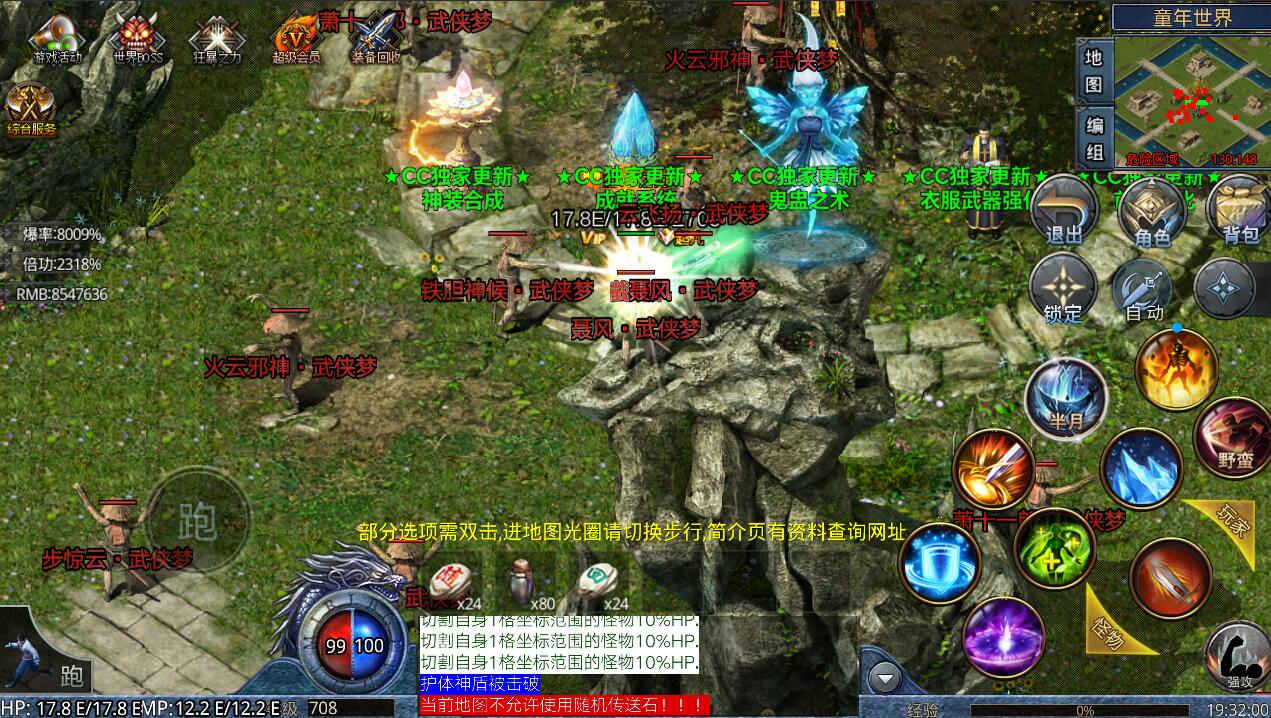
Task: Tap the 强攻 forced attack button
Action: 1238,656
